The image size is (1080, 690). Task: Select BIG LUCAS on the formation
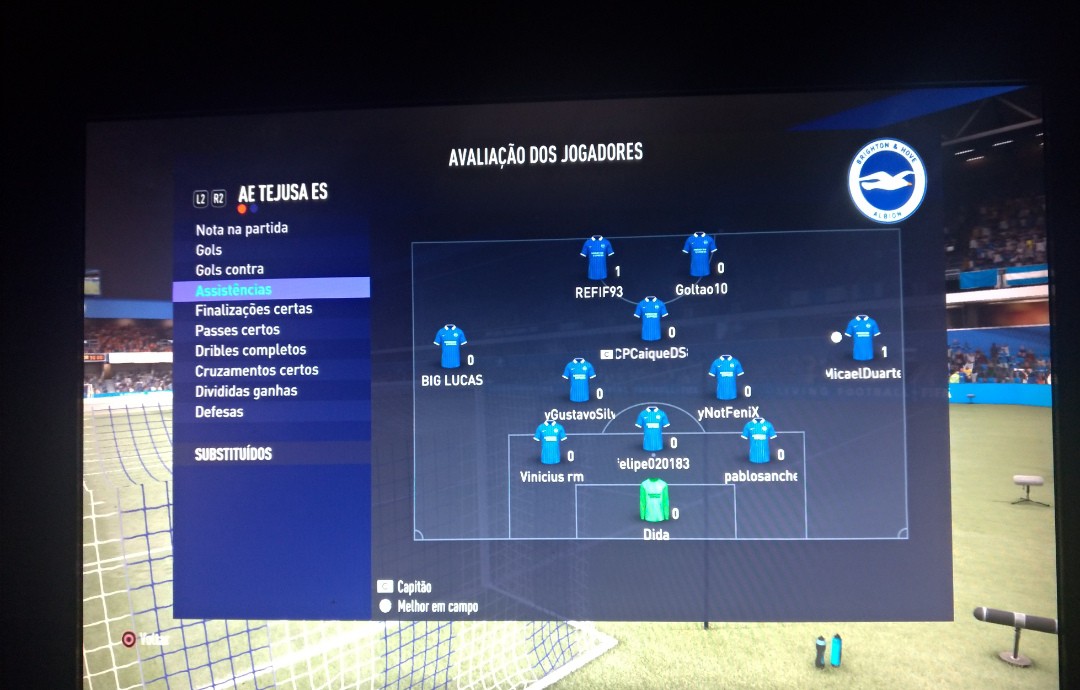coord(450,346)
